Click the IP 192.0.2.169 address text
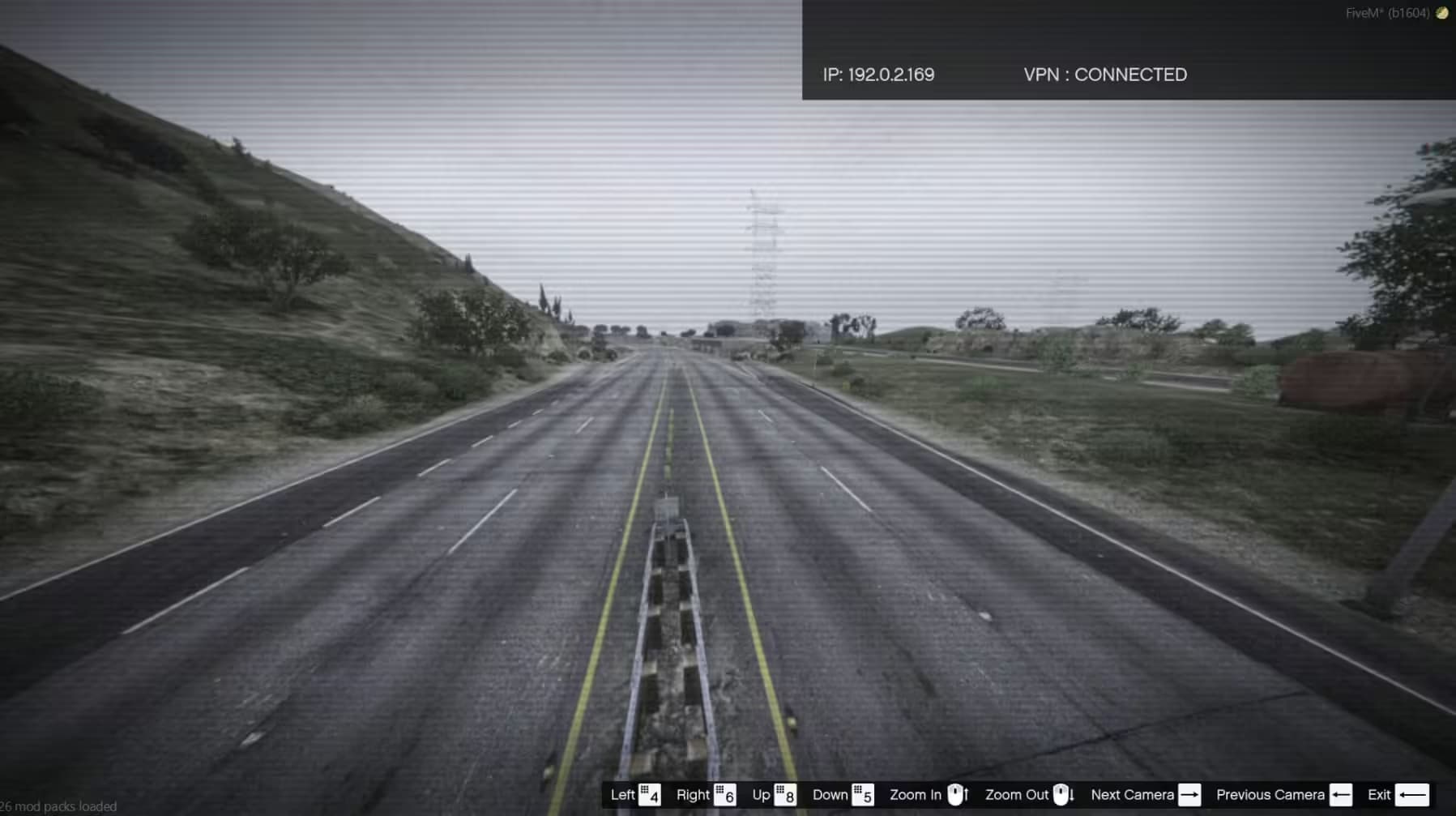Viewport: 1456px width, 816px height. tap(878, 74)
